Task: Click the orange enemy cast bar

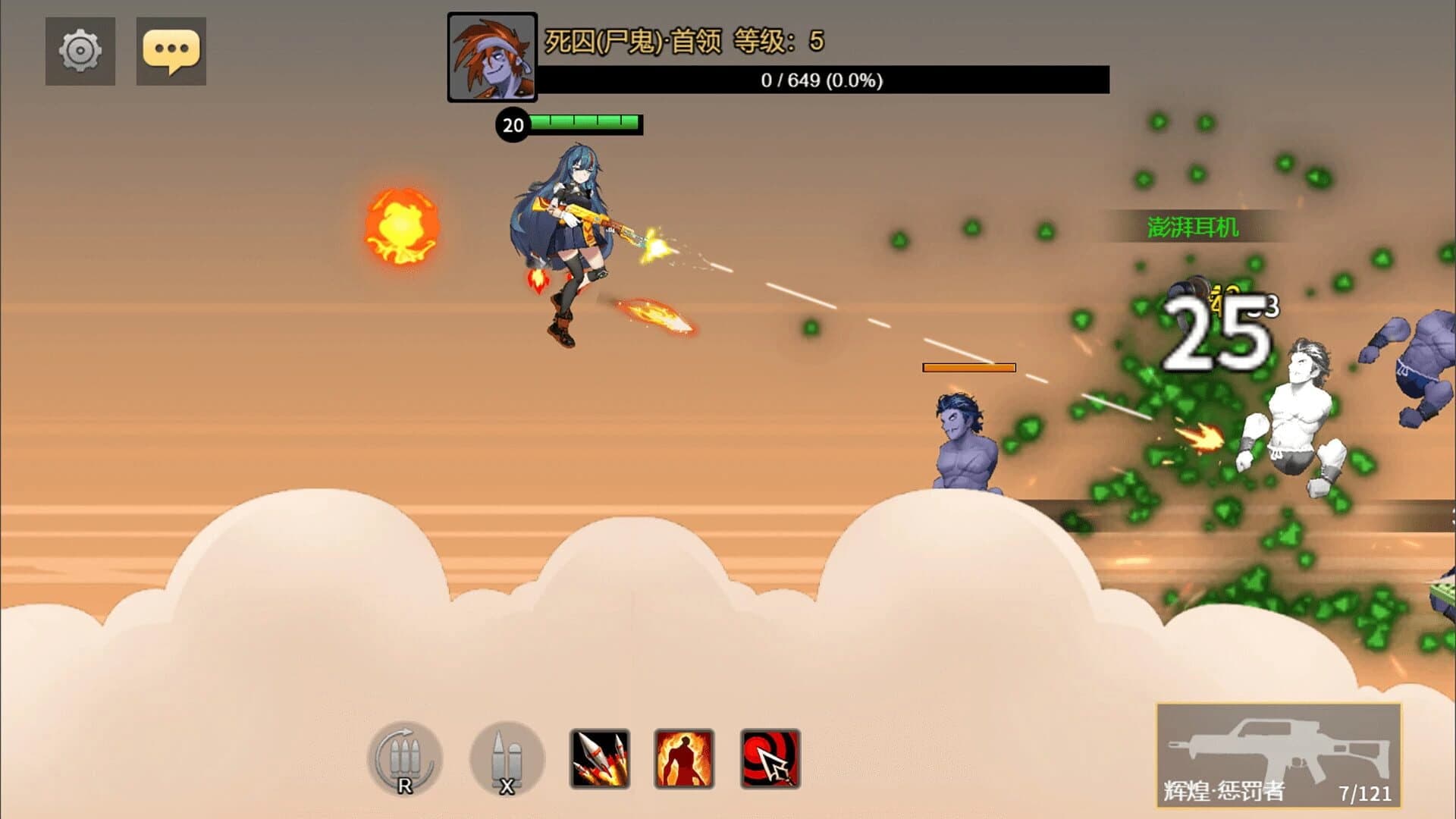Action: (968, 368)
